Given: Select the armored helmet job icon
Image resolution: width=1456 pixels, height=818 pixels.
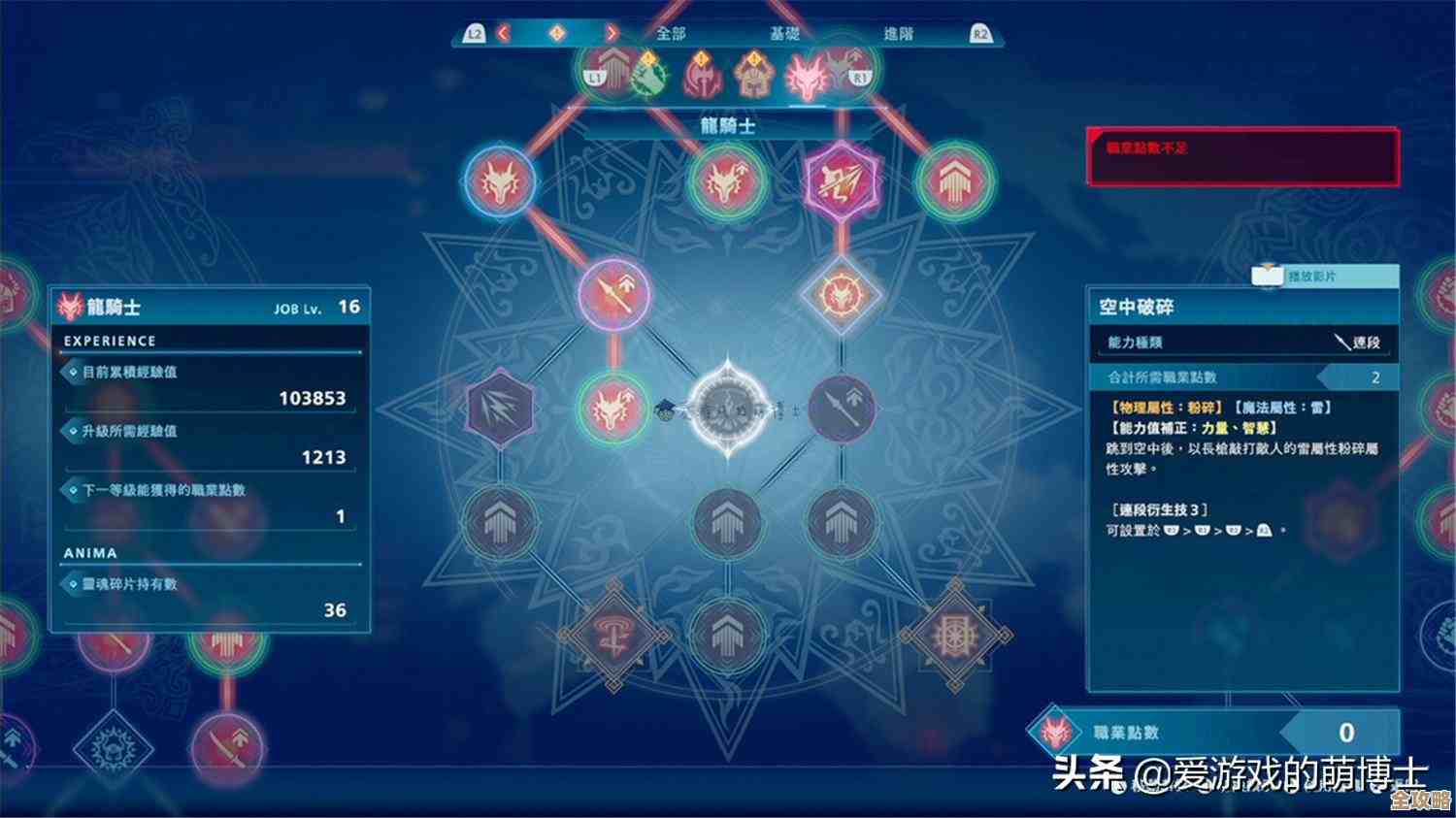Looking at the screenshot, I should click(752, 78).
